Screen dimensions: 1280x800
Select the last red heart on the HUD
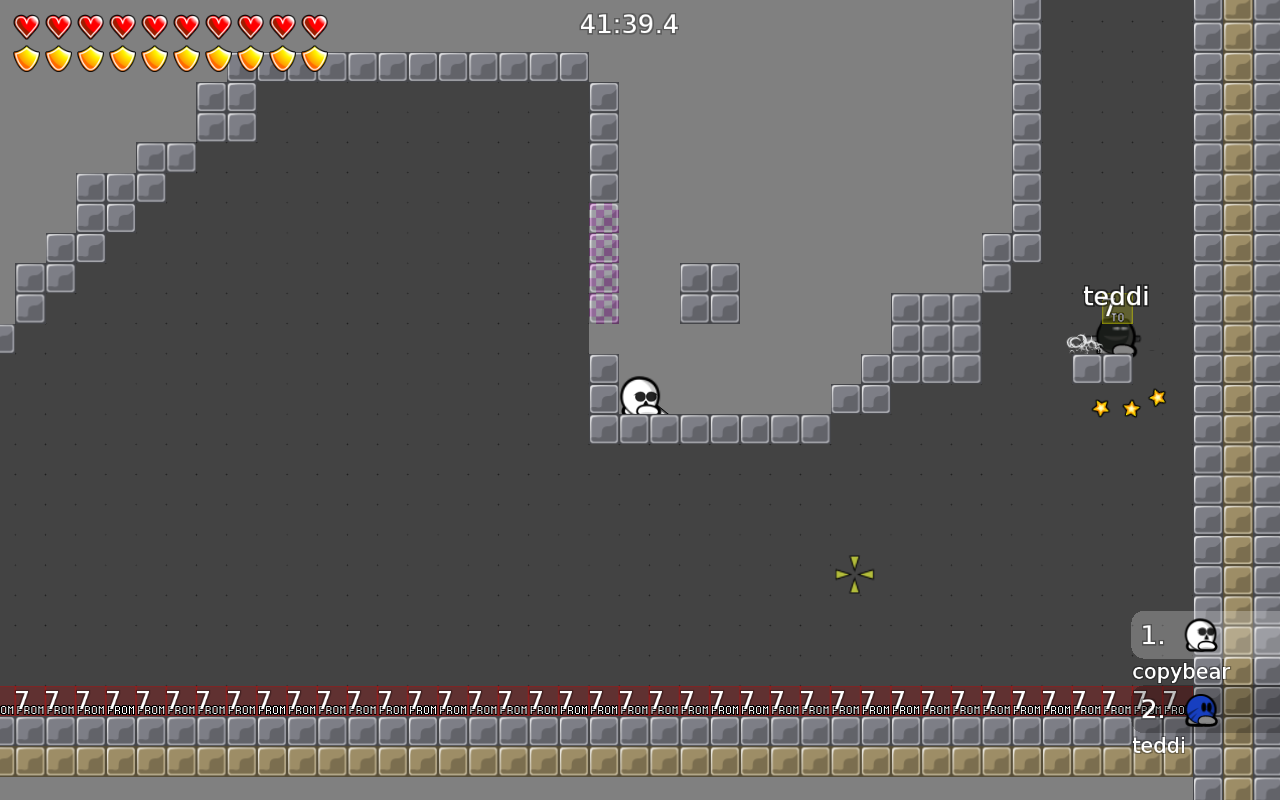pyautogui.click(x=315, y=27)
